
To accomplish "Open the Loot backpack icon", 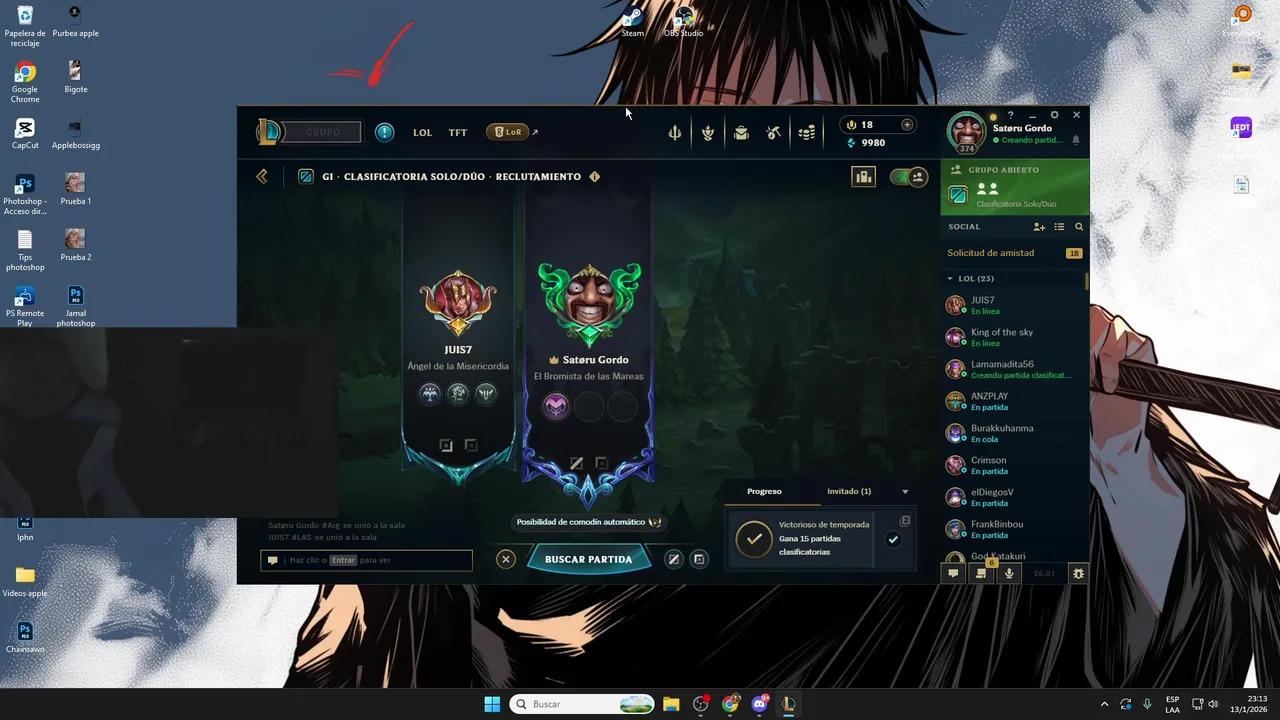I will [x=741, y=131].
